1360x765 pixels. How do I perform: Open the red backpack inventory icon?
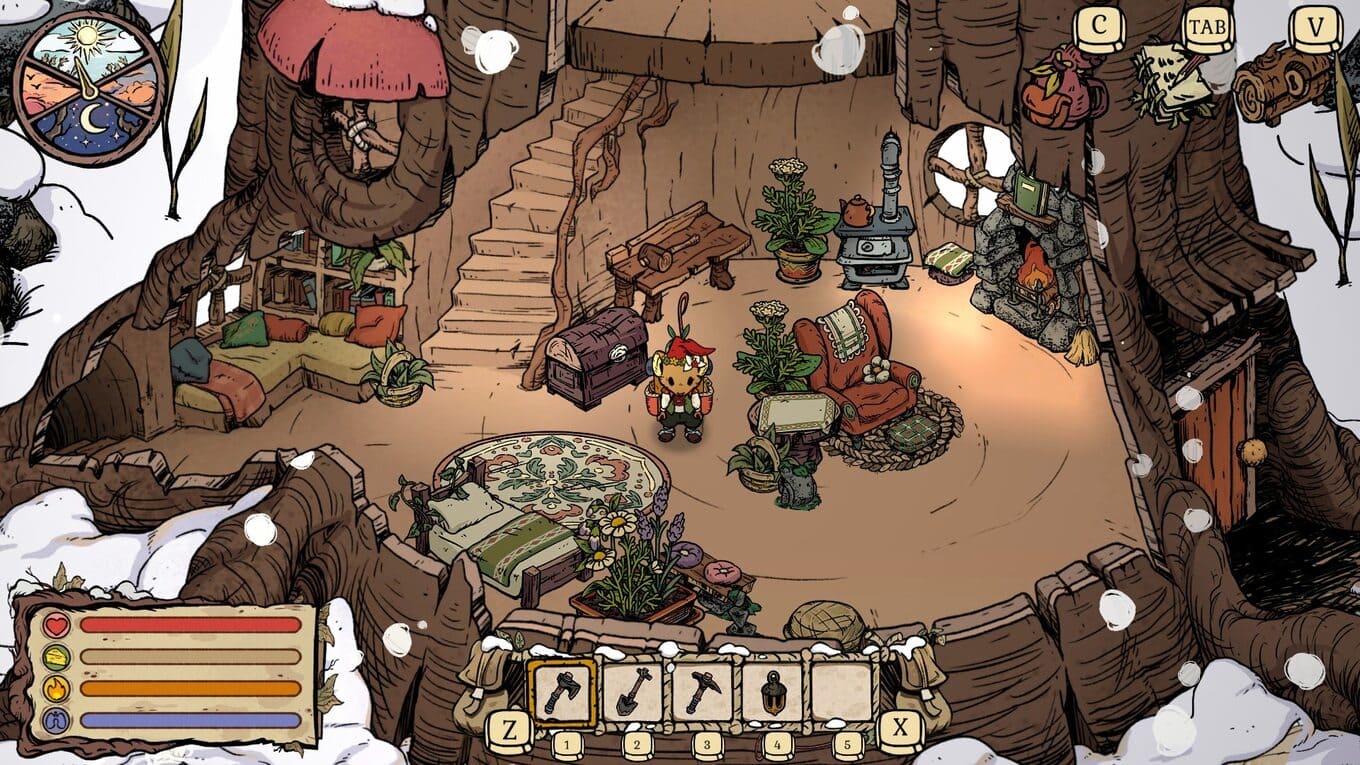[1063, 88]
